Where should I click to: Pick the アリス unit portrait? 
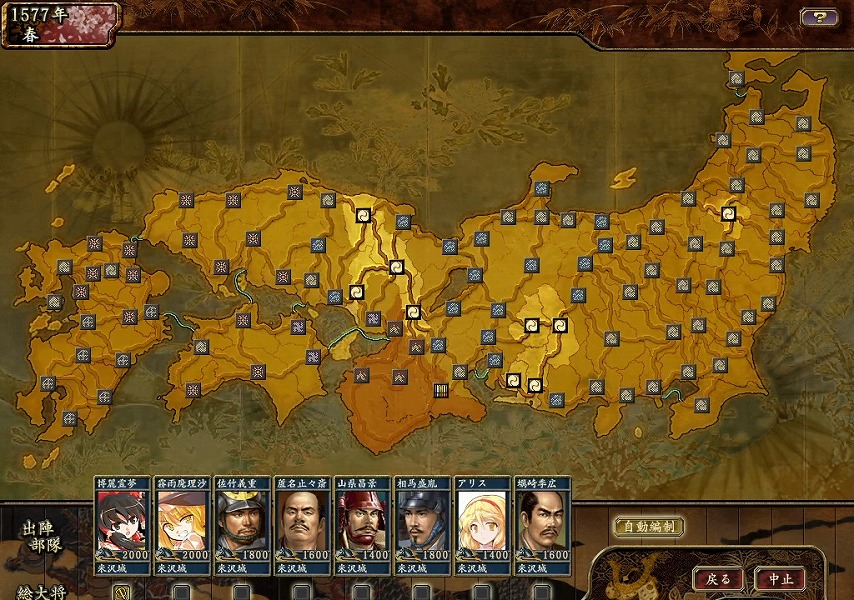tap(482, 525)
